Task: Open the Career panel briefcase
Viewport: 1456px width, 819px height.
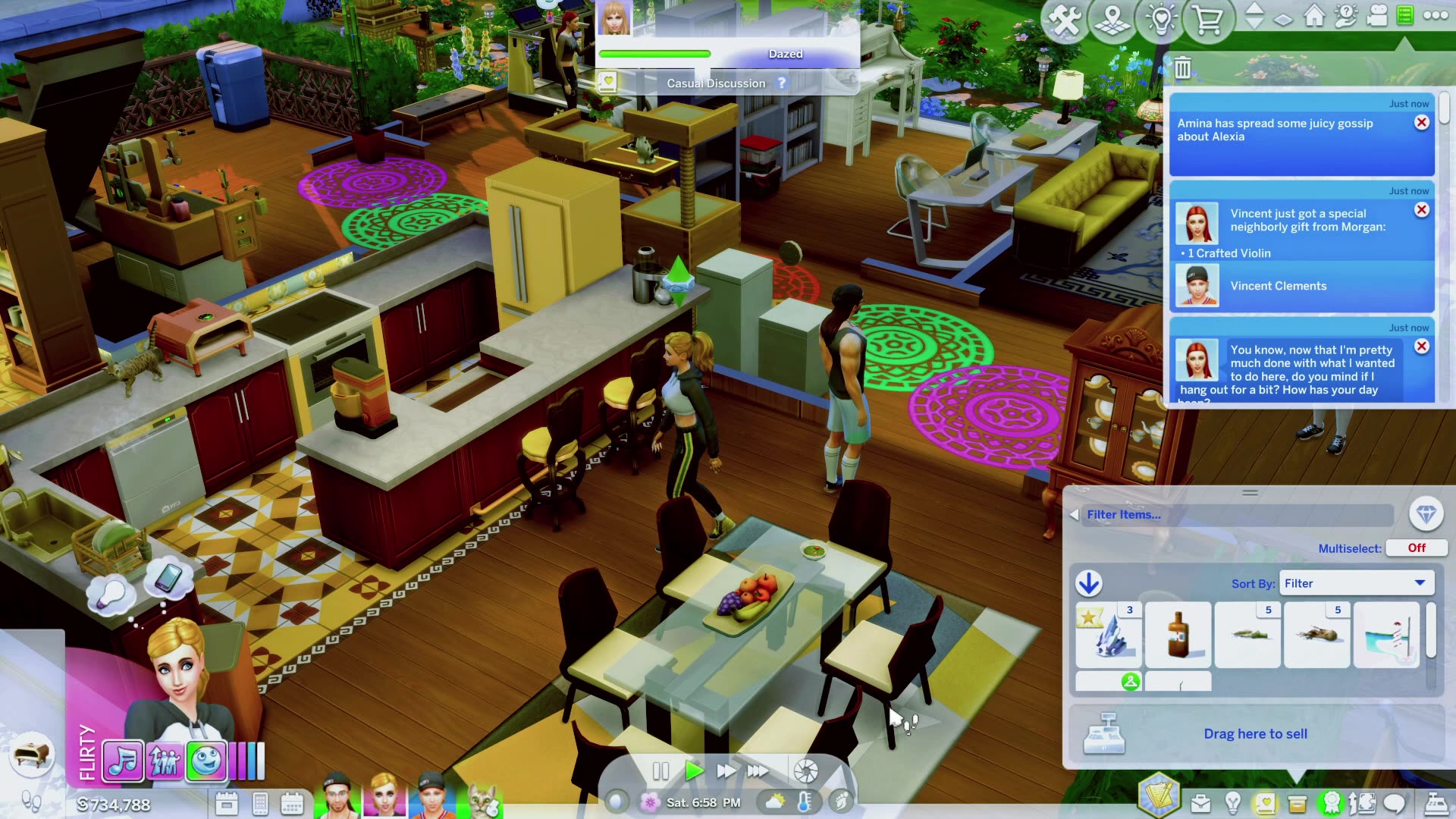Action: 1200,803
